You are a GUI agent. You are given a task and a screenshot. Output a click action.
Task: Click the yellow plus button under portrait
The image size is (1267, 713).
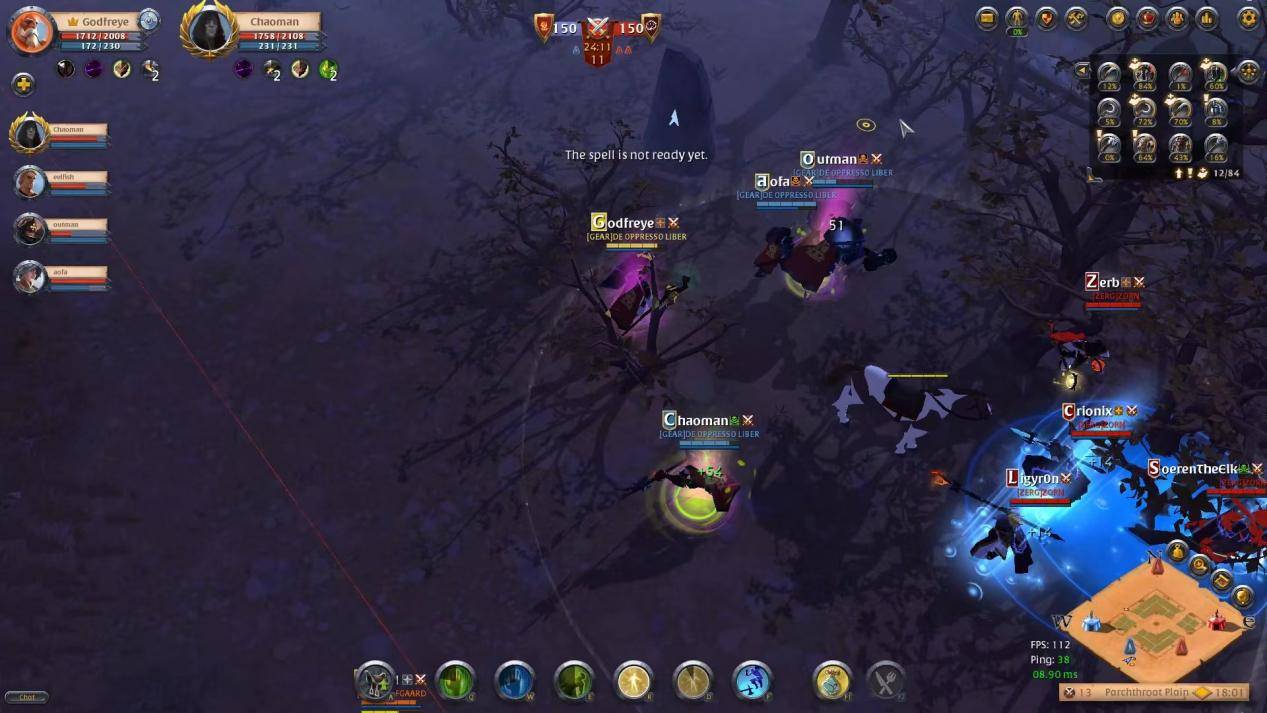pos(24,85)
